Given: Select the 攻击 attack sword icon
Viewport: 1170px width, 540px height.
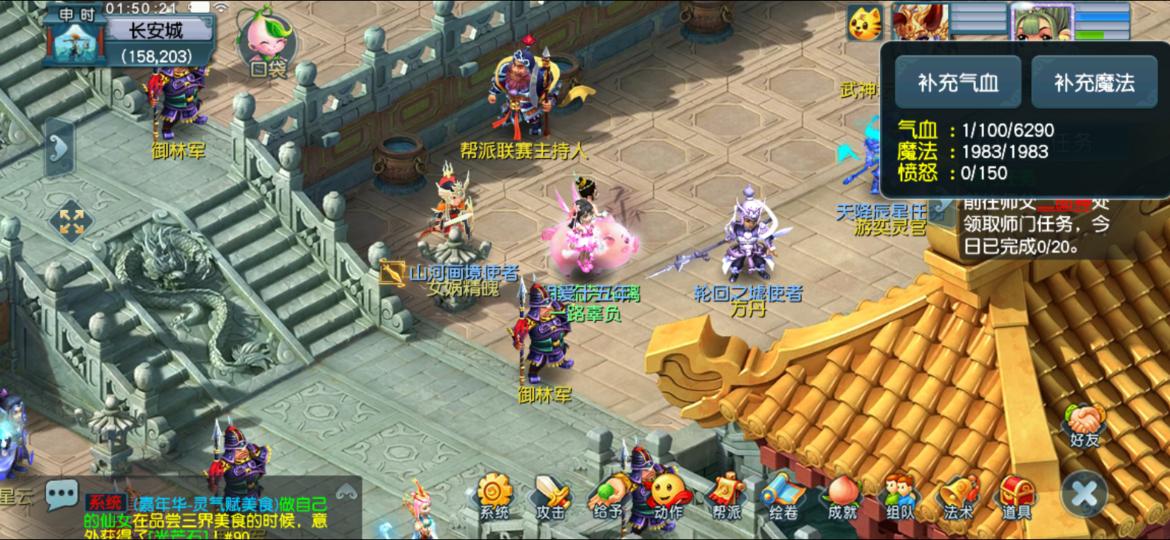Looking at the screenshot, I should (550, 495).
